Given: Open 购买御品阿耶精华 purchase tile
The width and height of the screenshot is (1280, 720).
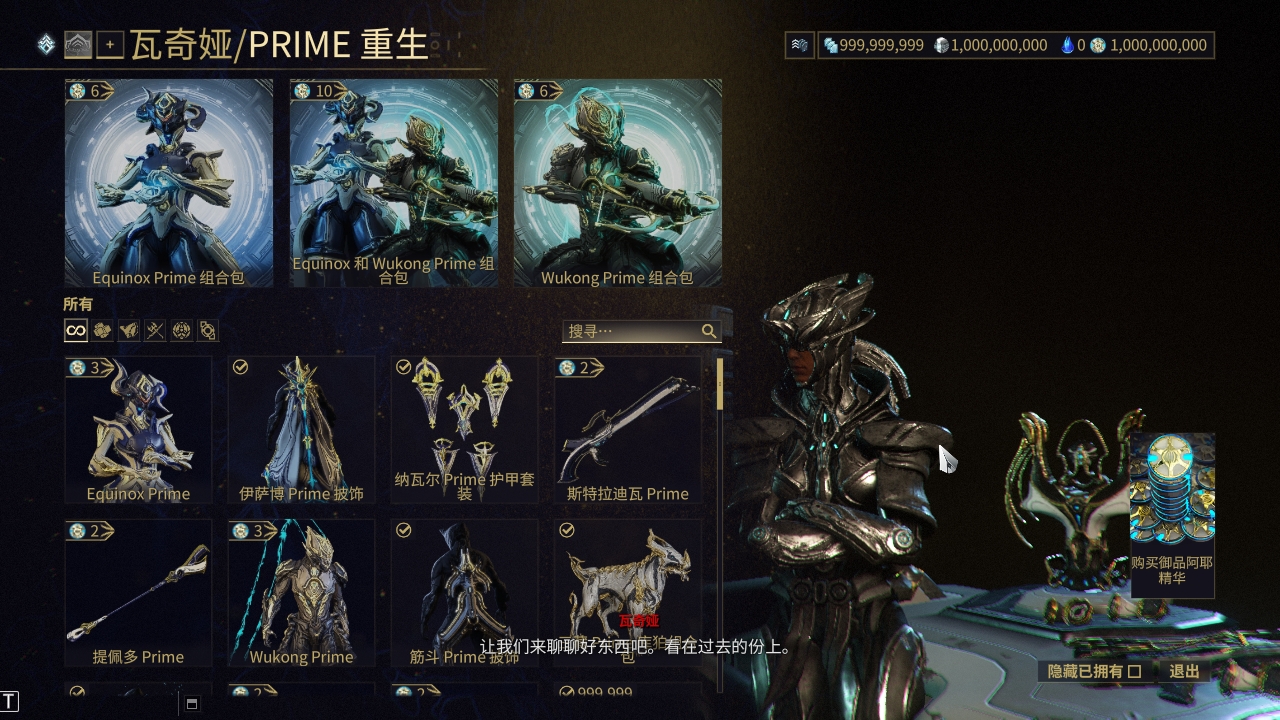Looking at the screenshot, I should 1172,515.
